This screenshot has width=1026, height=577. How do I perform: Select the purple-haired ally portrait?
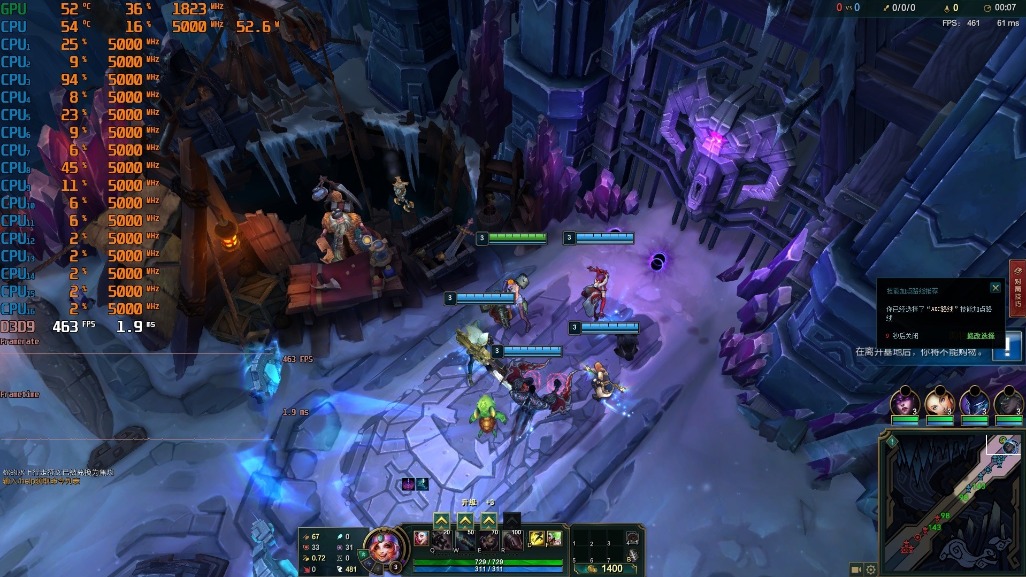pyautogui.click(x=904, y=401)
